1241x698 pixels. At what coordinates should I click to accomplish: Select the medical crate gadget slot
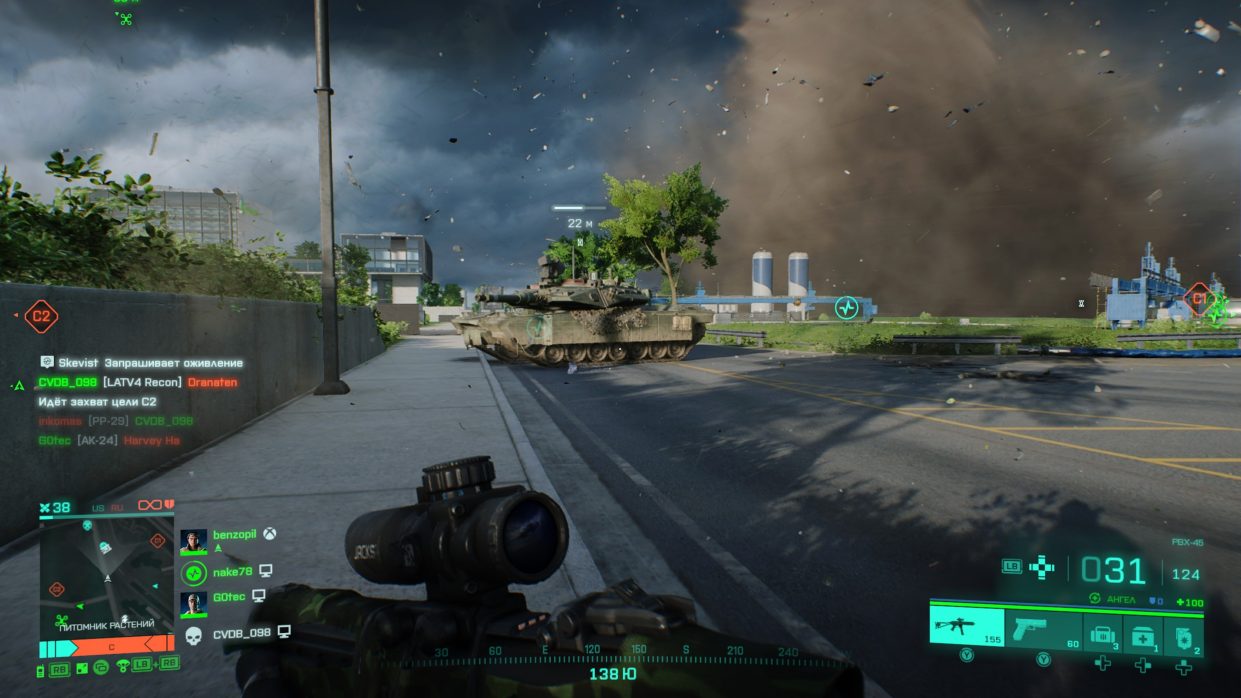click(x=1142, y=634)
